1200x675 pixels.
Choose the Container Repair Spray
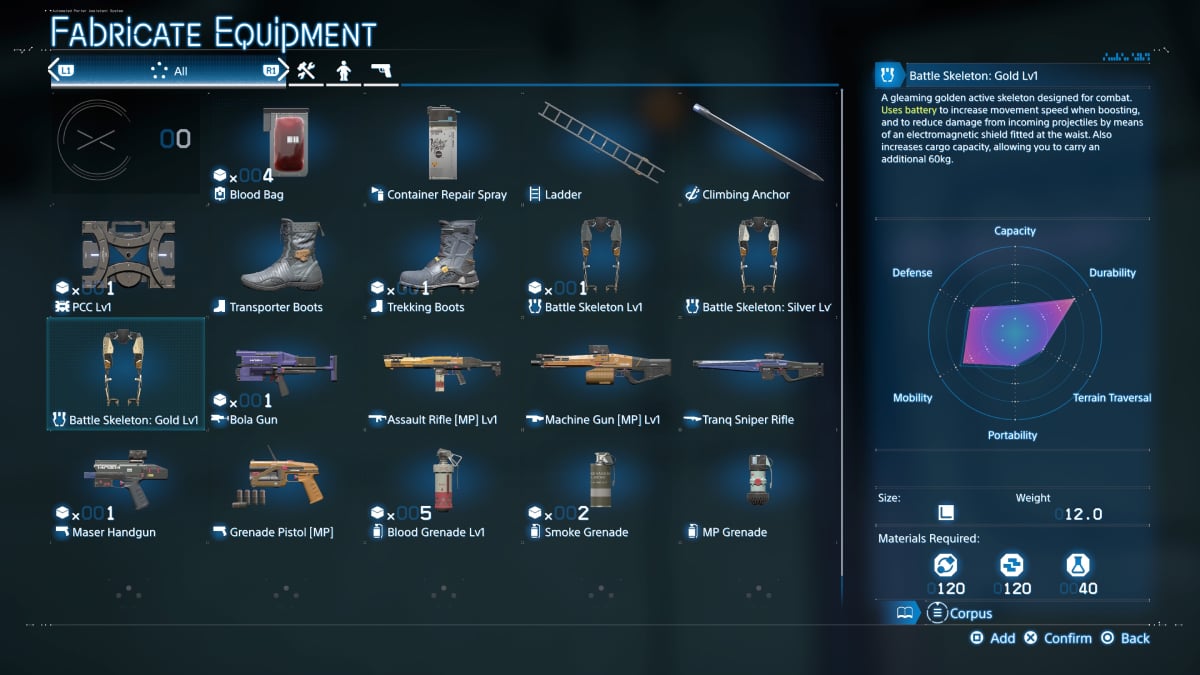pos(441,148)
